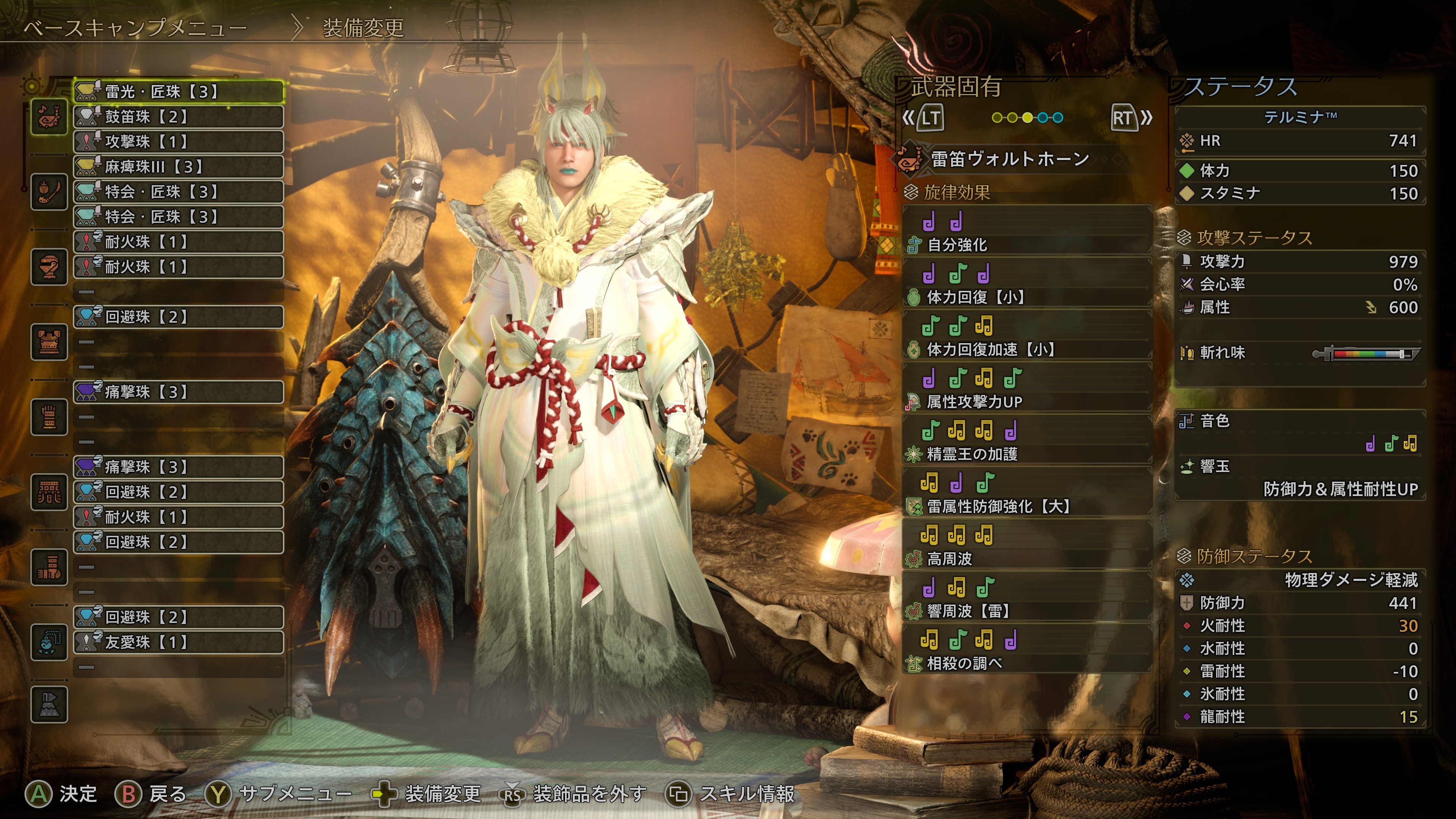
Task: Select the 麻痺珠III【3】 decoration slot
Action: coord(178,167)
